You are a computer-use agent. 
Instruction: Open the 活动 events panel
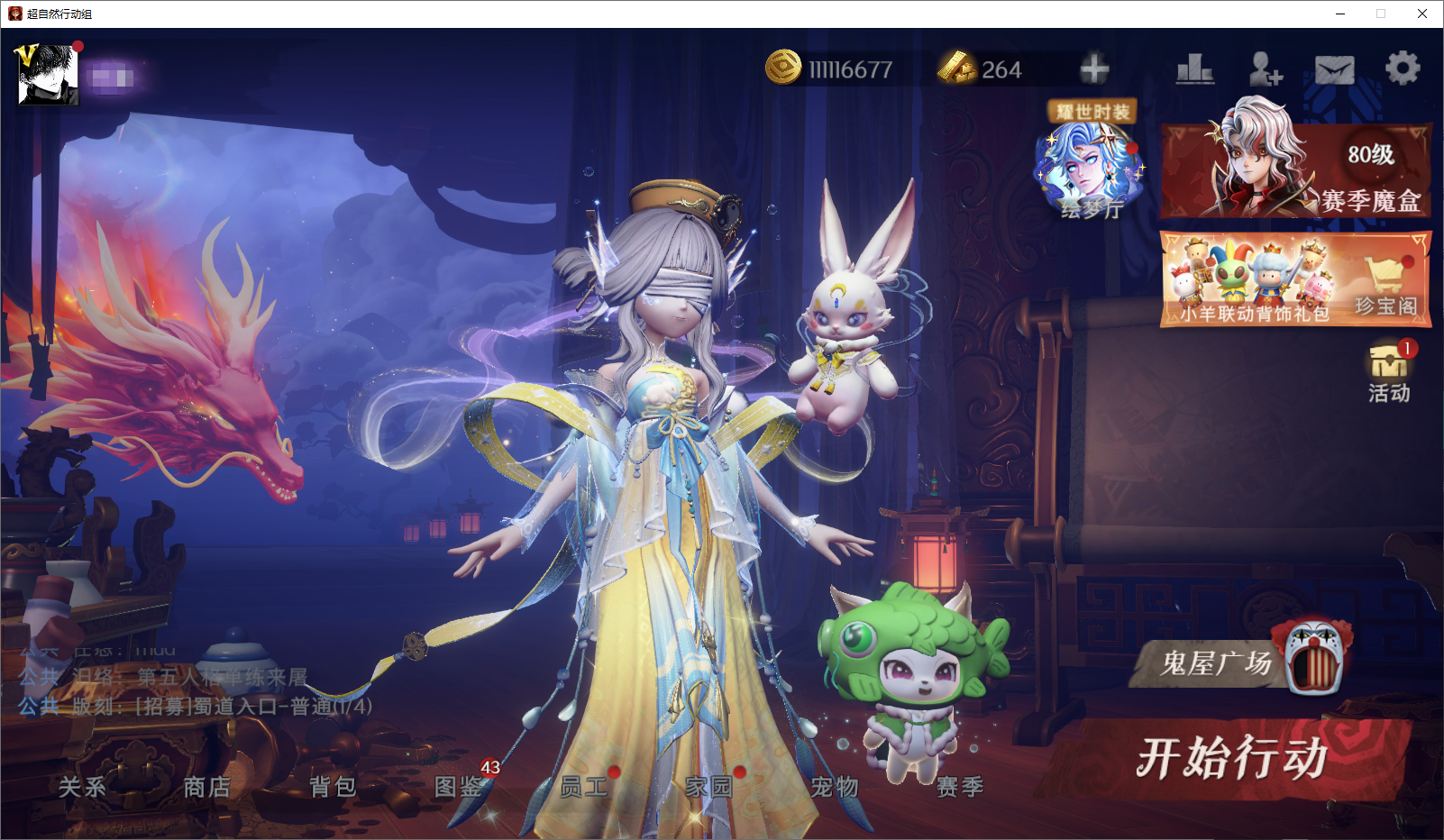(1389, 372)
